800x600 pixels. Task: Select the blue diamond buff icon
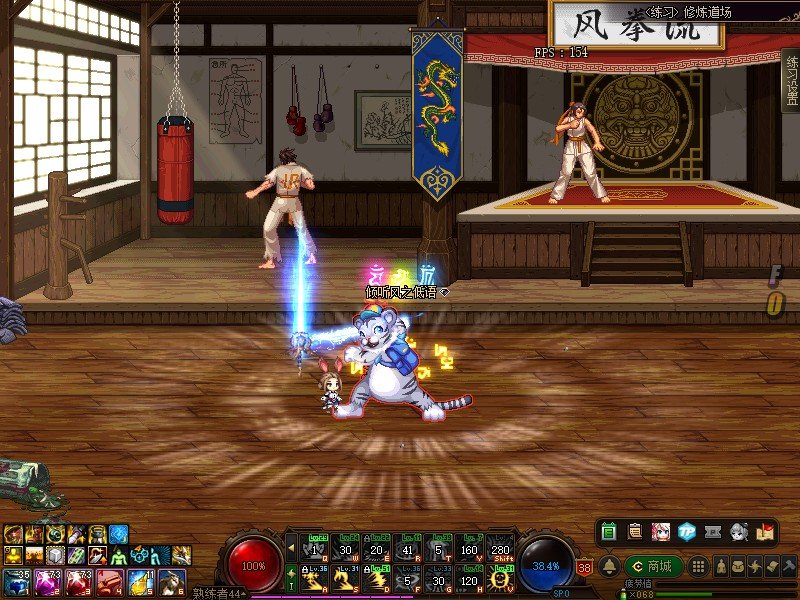pos(119,533)
